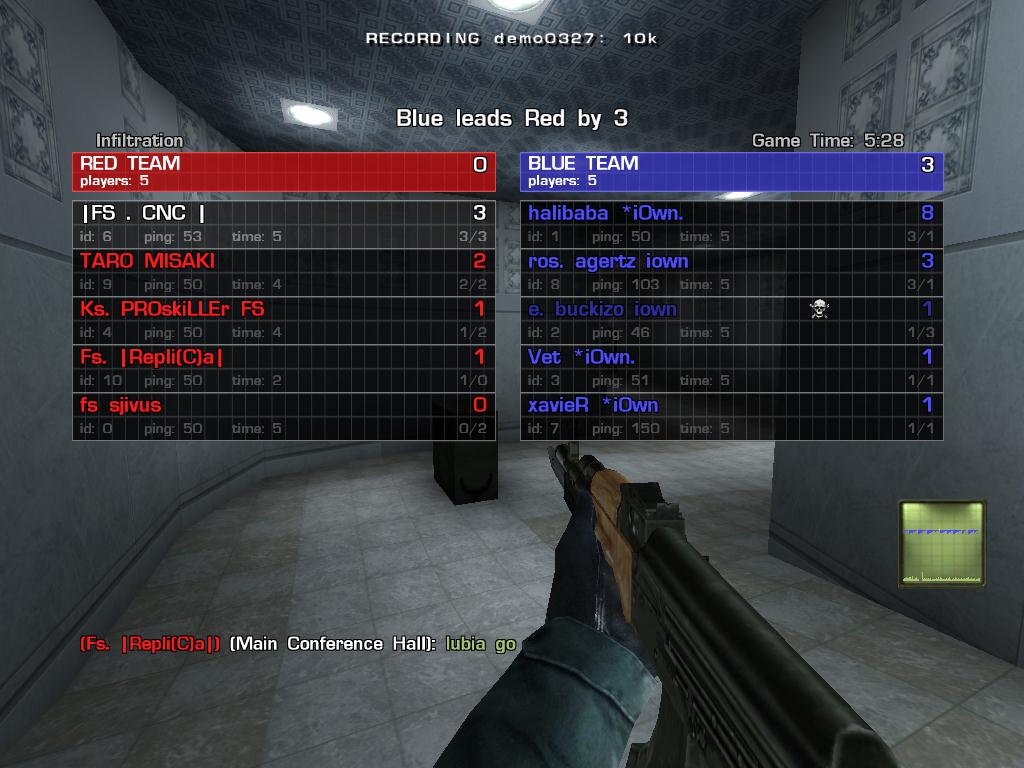Click the "lubia go" chat message
The width and height of the screenshot is (1024, 768).
tap(480, 644)
